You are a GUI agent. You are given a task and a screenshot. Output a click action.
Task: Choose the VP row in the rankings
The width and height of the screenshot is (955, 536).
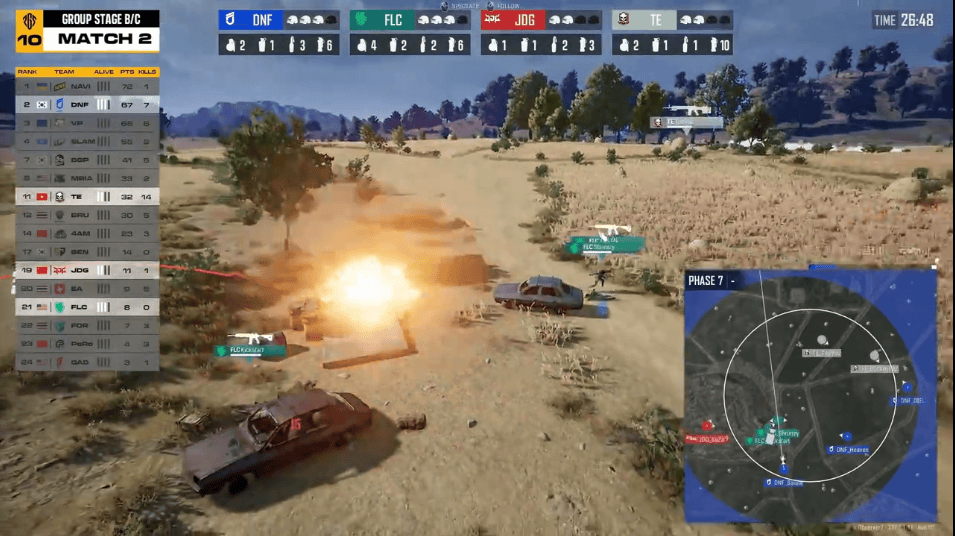[86, 124]
